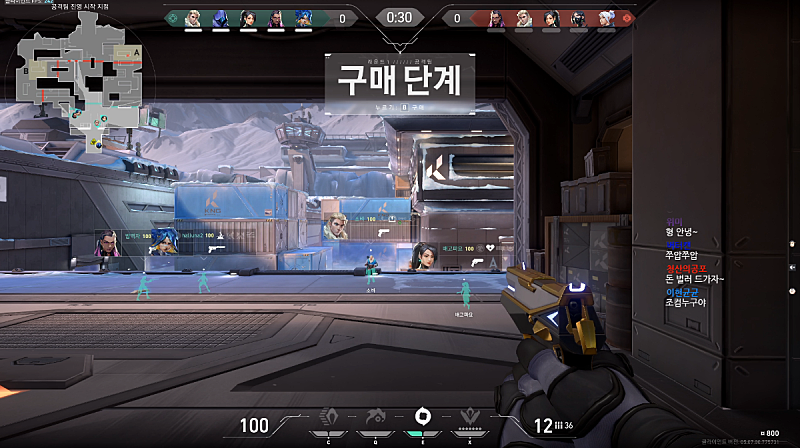
Task: Select the hooded ally portrait in top bar
Action: tap(220, 18)
